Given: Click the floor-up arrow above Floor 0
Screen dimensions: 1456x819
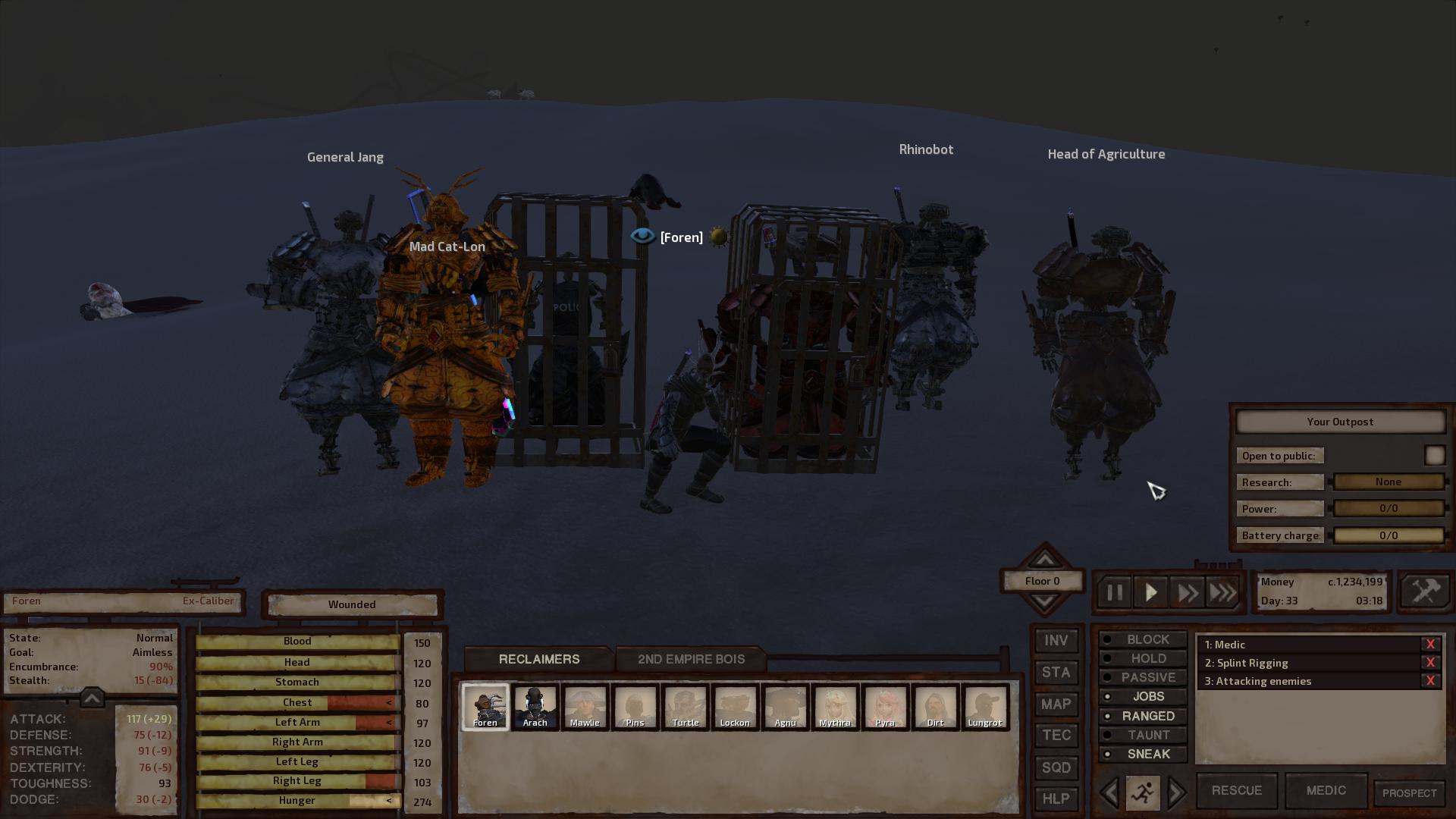Looking at the screenshot, I should [x=1043, y=559].
